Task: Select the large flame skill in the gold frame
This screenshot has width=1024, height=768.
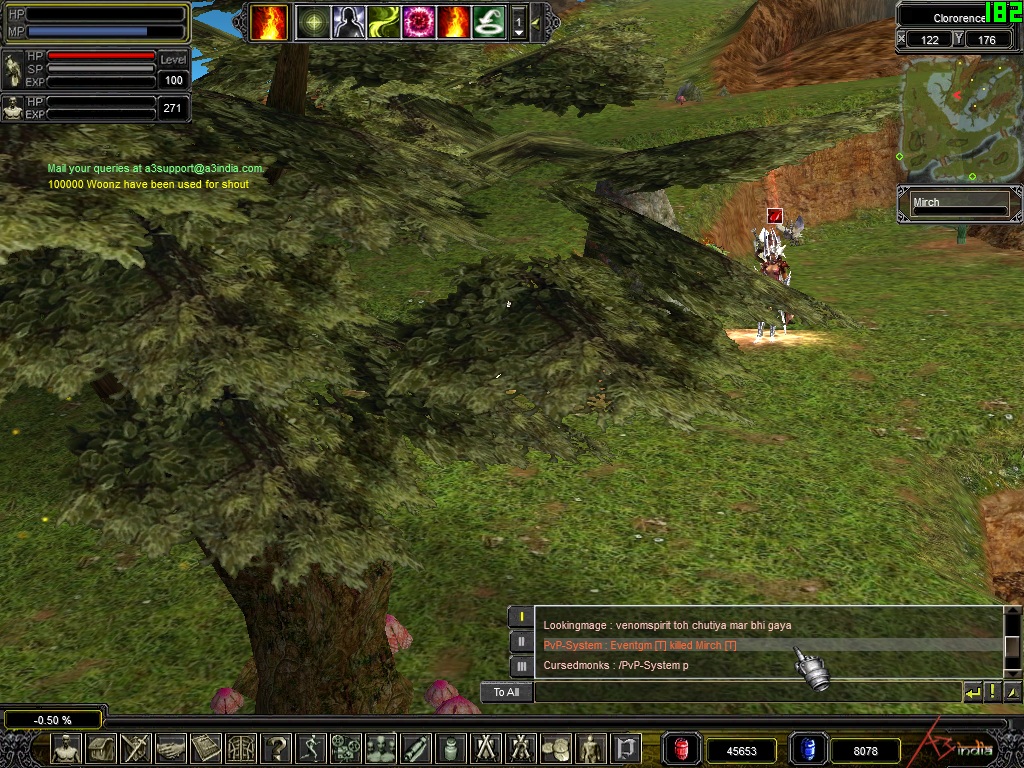Action: point(269,22)
